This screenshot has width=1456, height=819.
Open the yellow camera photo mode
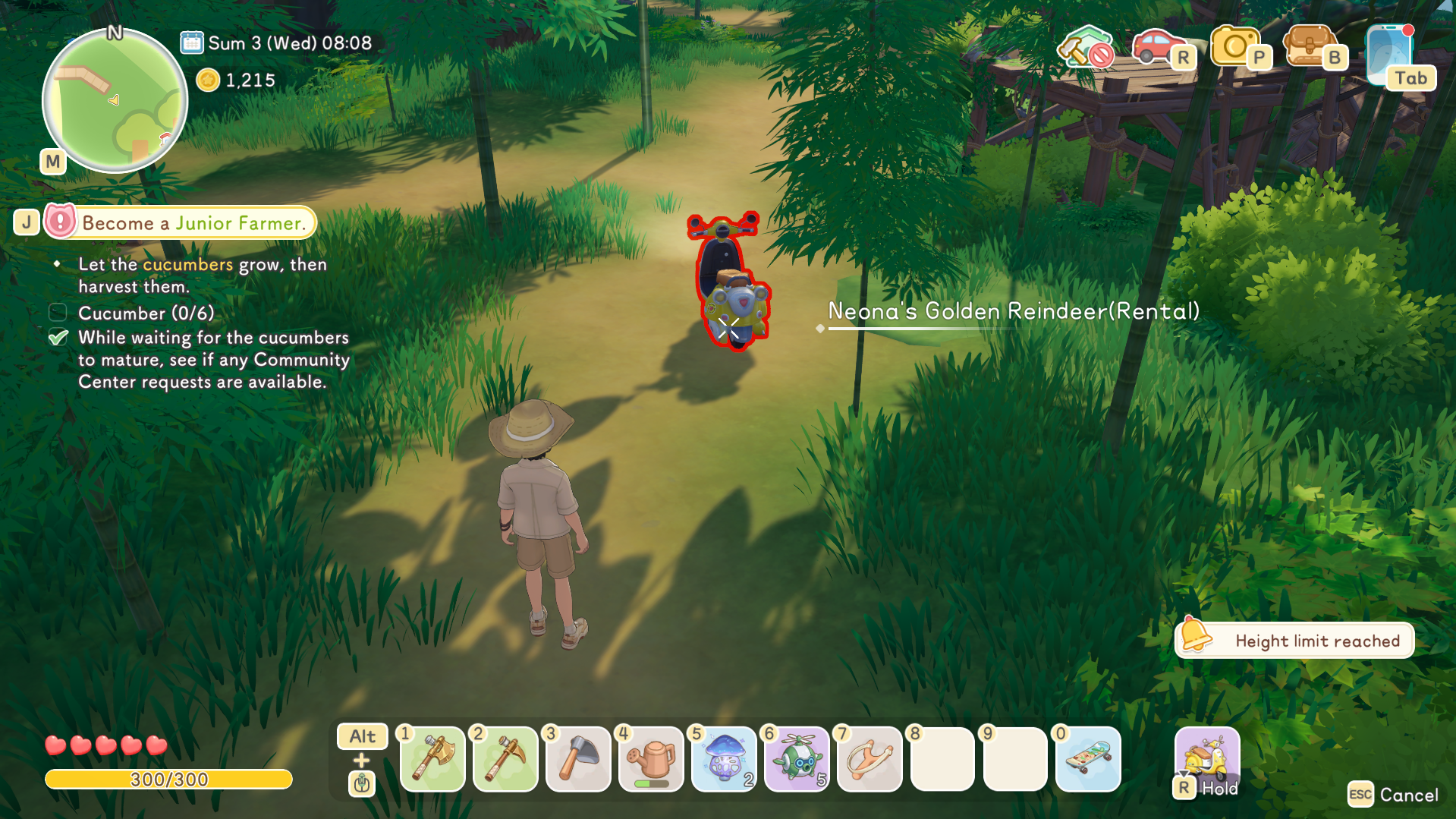click(1234, 47)
